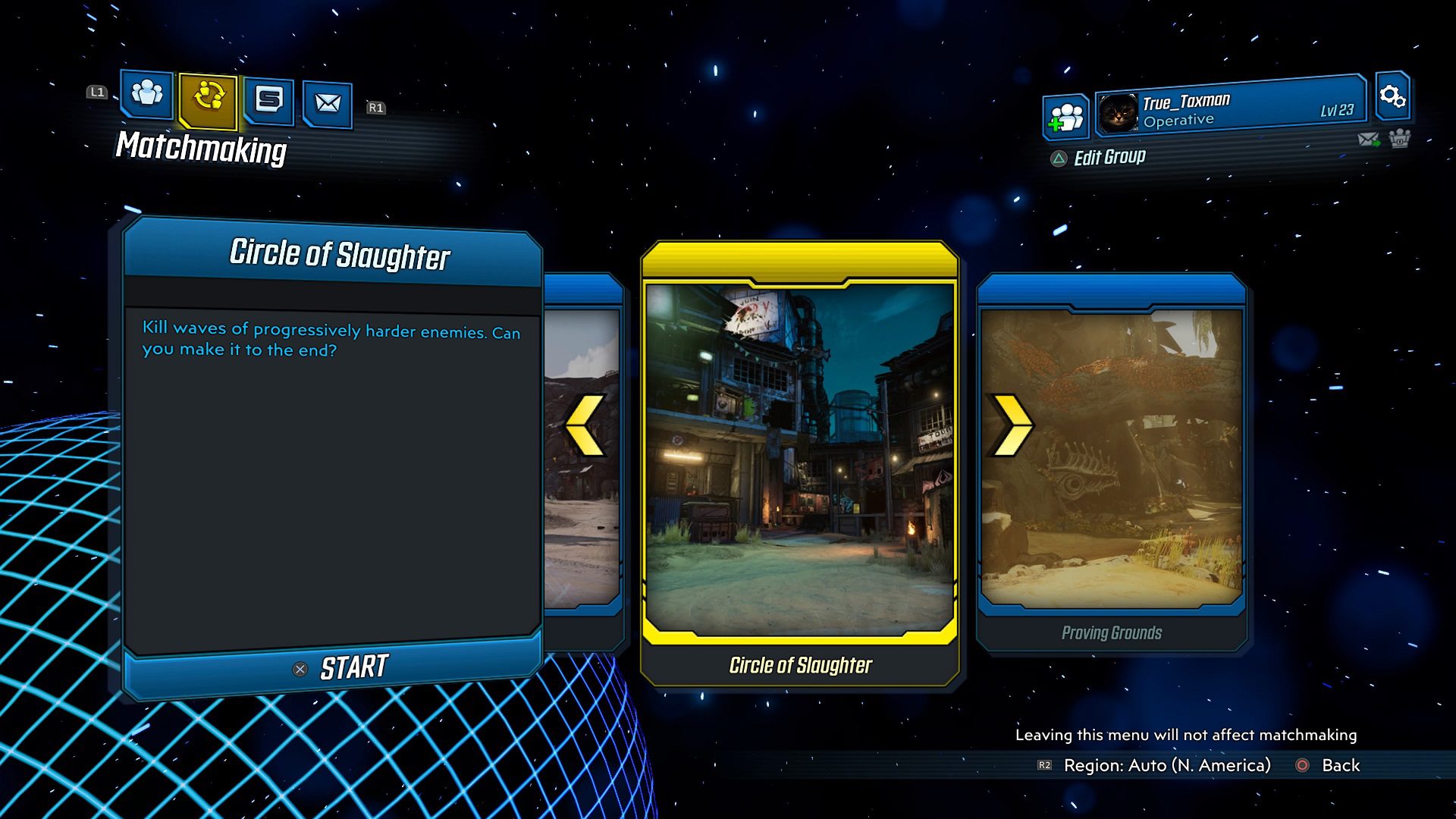Select the yellow Matchmaking tab
This screenshot has height=819, width=1456.
coord(209,98)
